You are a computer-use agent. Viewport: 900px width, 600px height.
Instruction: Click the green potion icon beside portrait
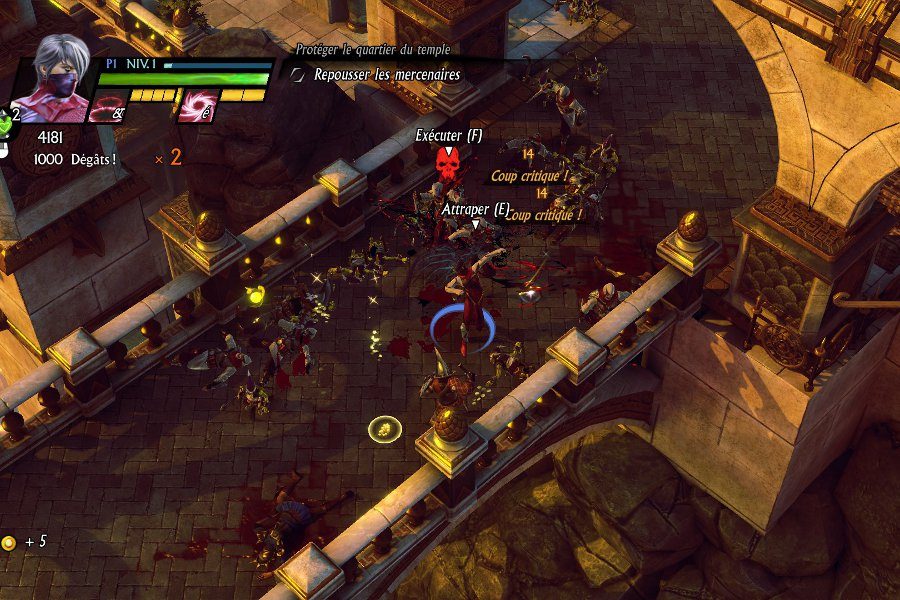click(6, 121)
